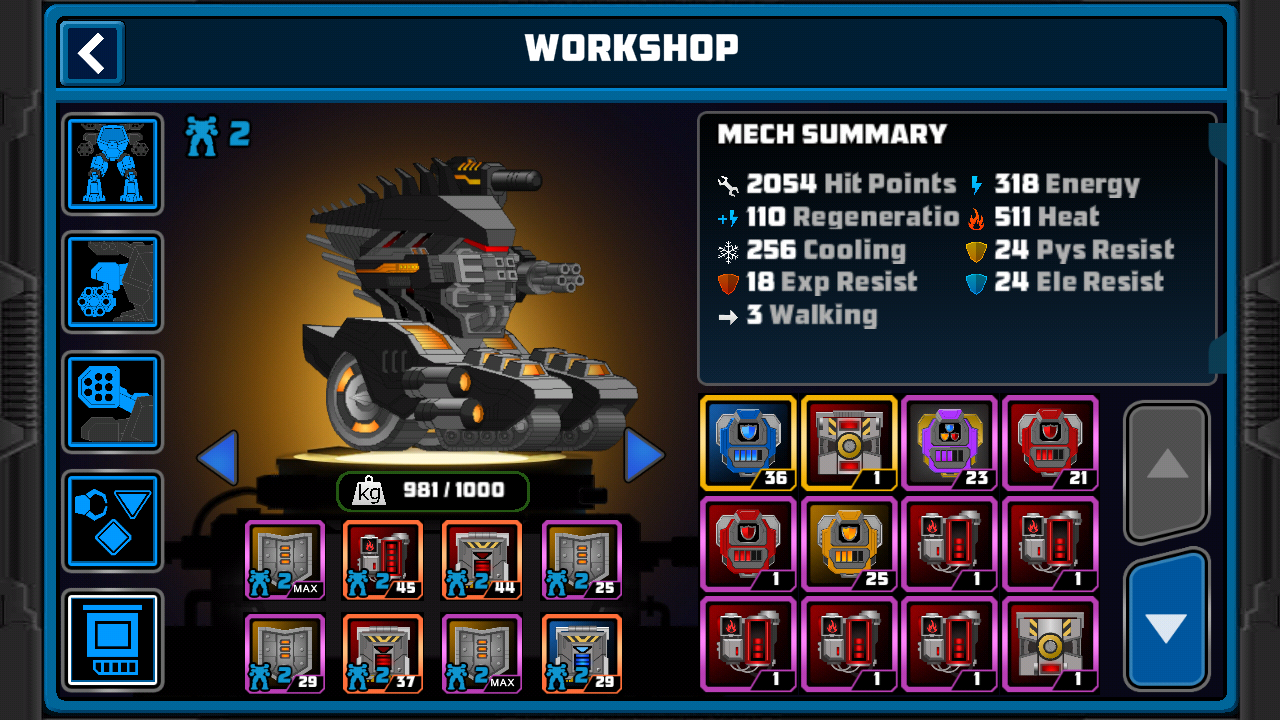Select the blue shield module numbered 36
This screenshot has height=720, width=1280.
[x=748, y=442]
